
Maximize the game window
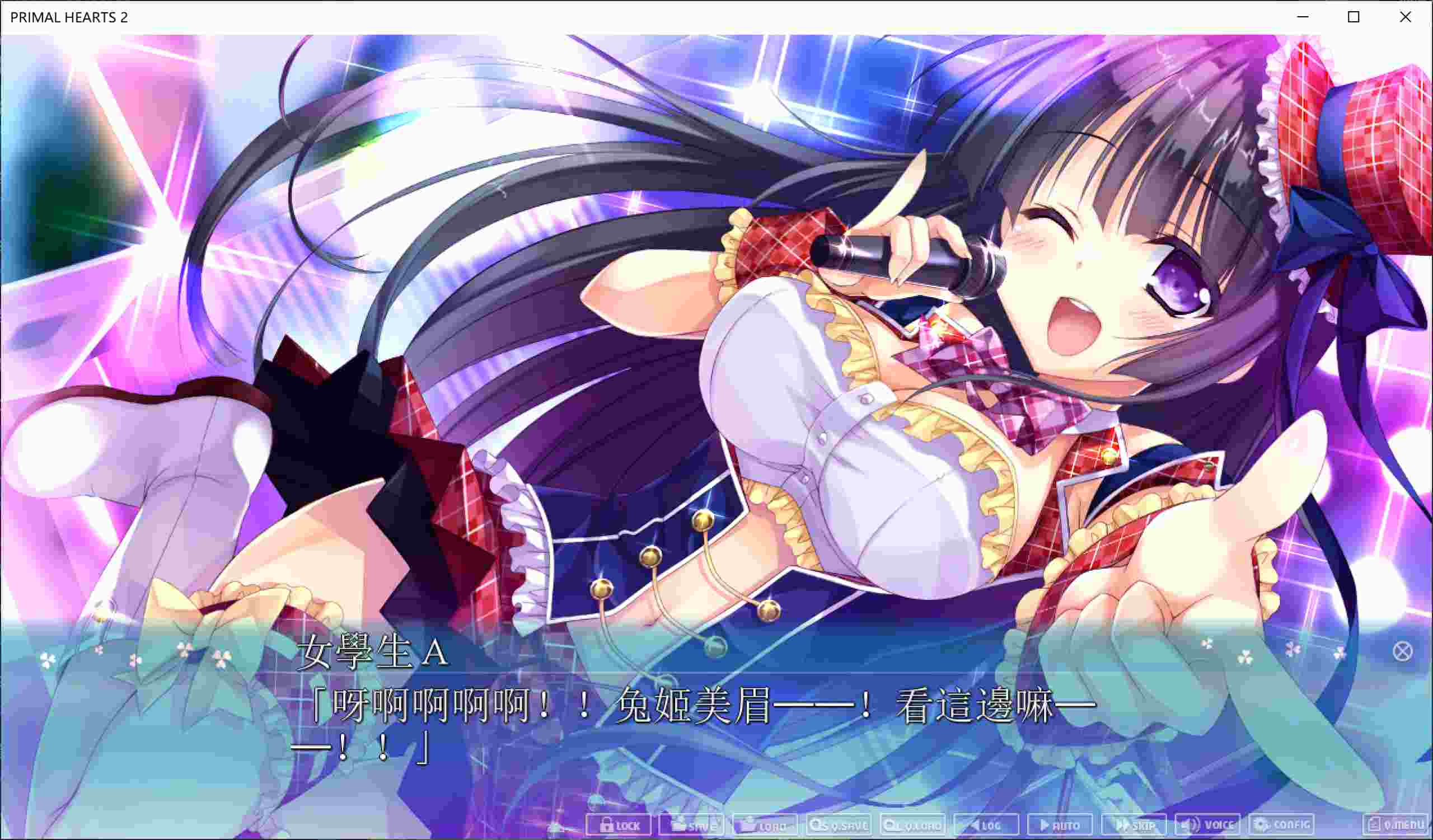point(1354,17)
